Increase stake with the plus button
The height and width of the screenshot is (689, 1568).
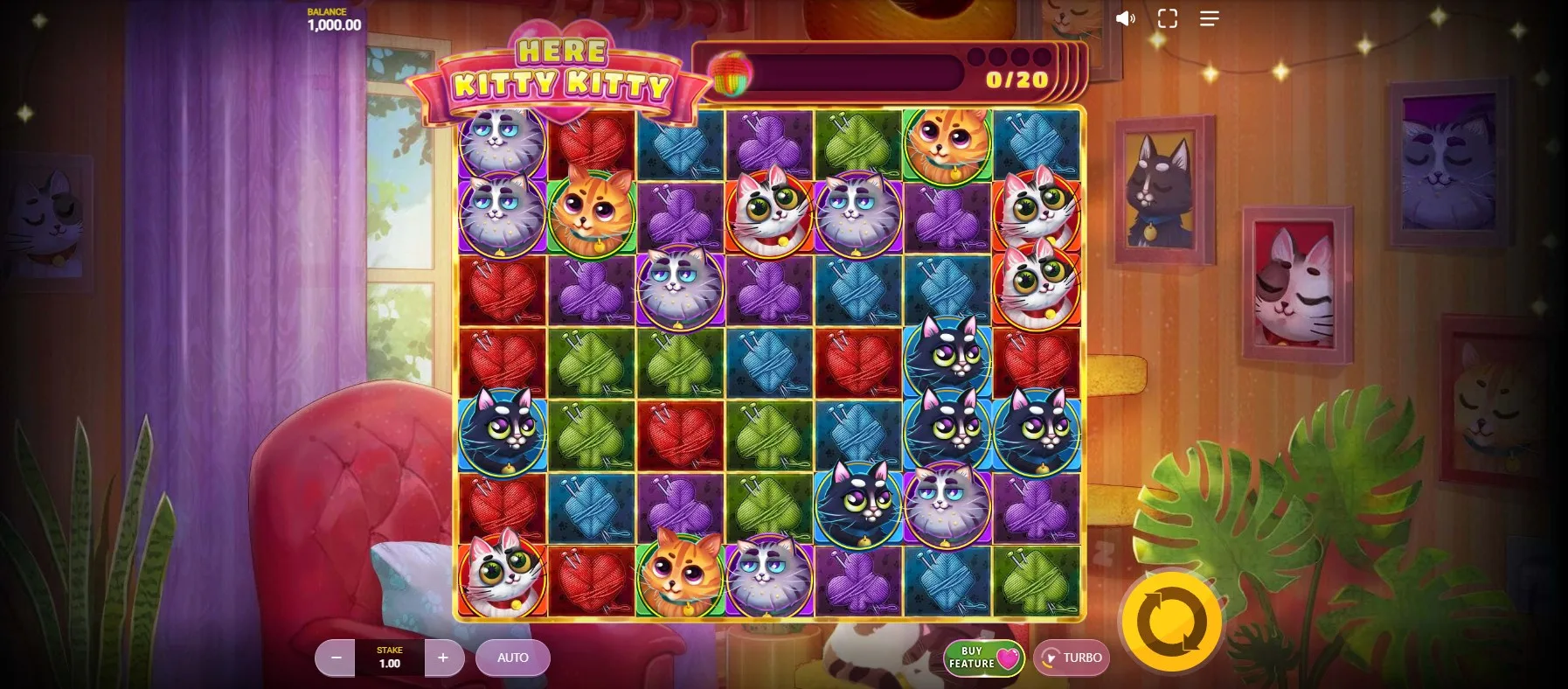click(443, 658)
